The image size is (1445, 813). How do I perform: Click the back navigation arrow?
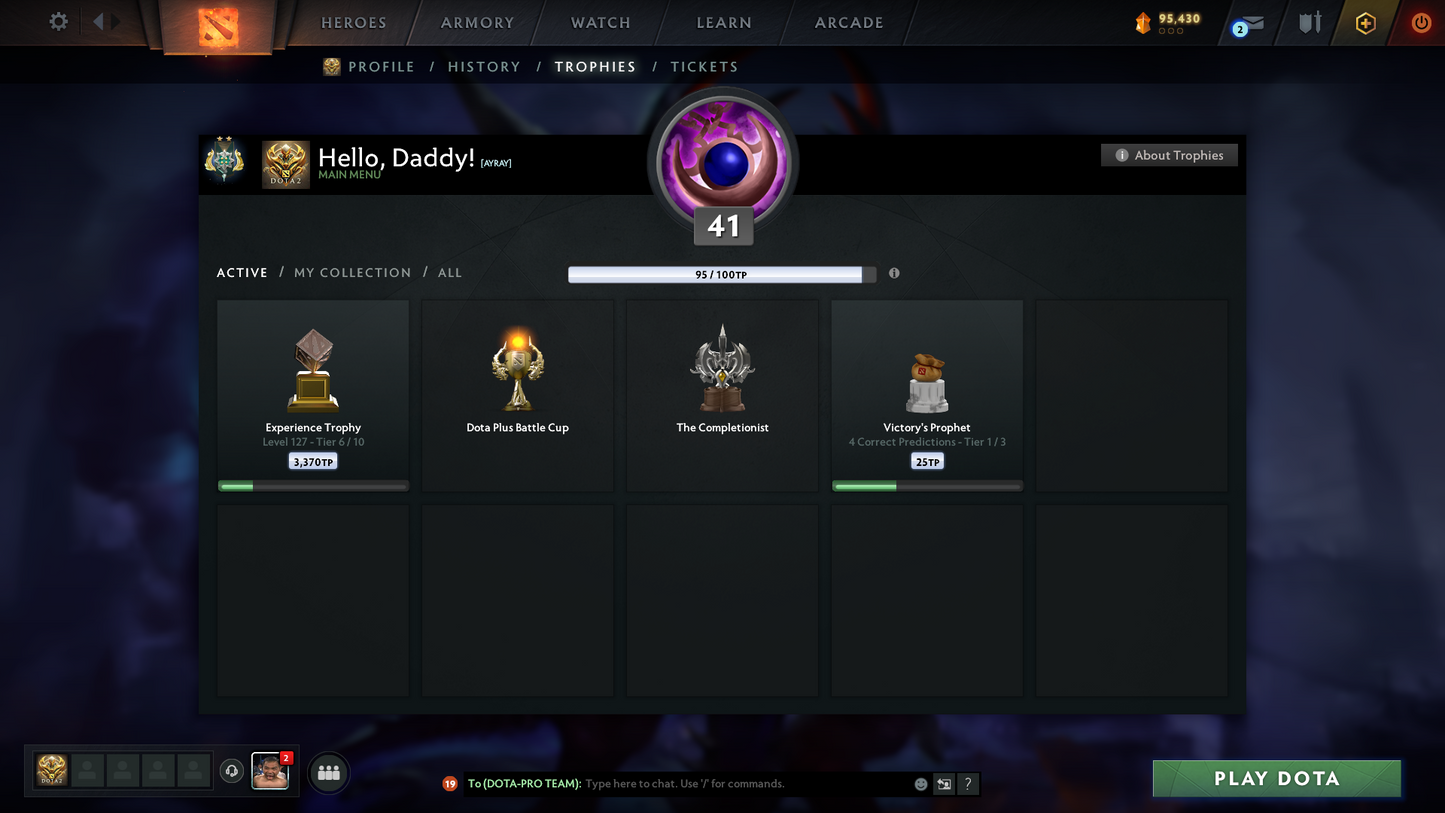(96, 22)
